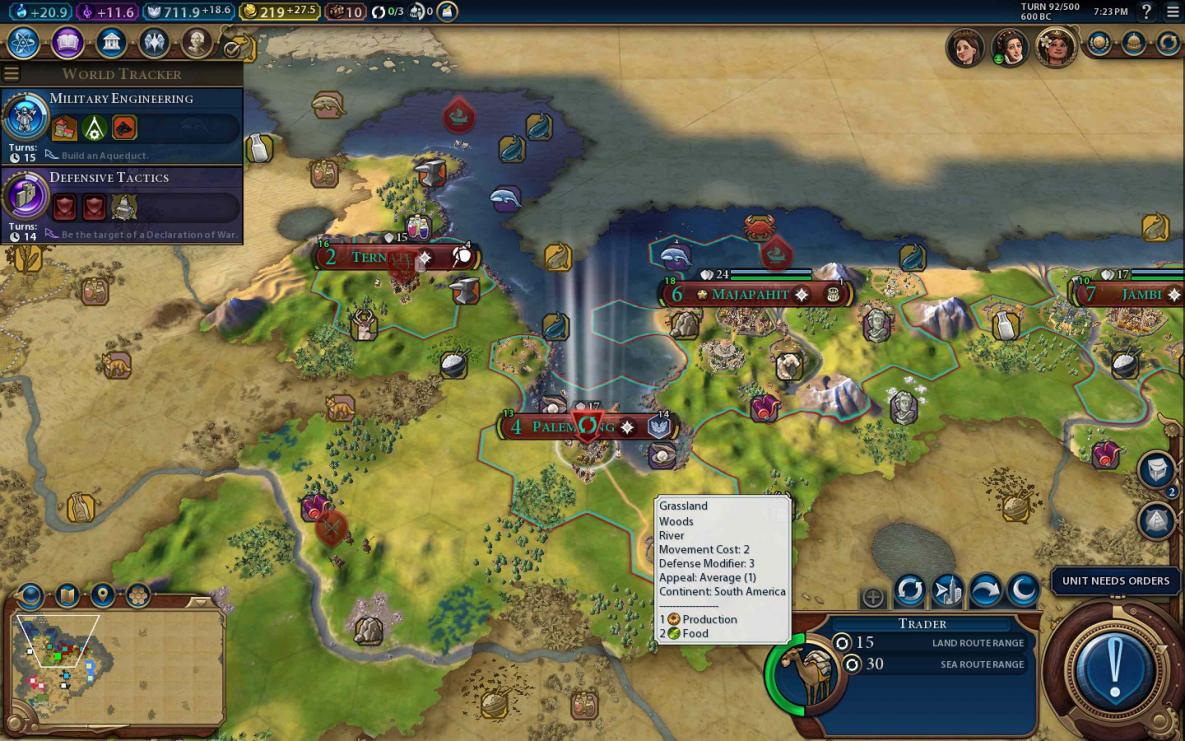Image resolution: width=1185 pixels, height=741 pixels.
Task: Open the World Rankings globe button
Action: pos(1099,43)
